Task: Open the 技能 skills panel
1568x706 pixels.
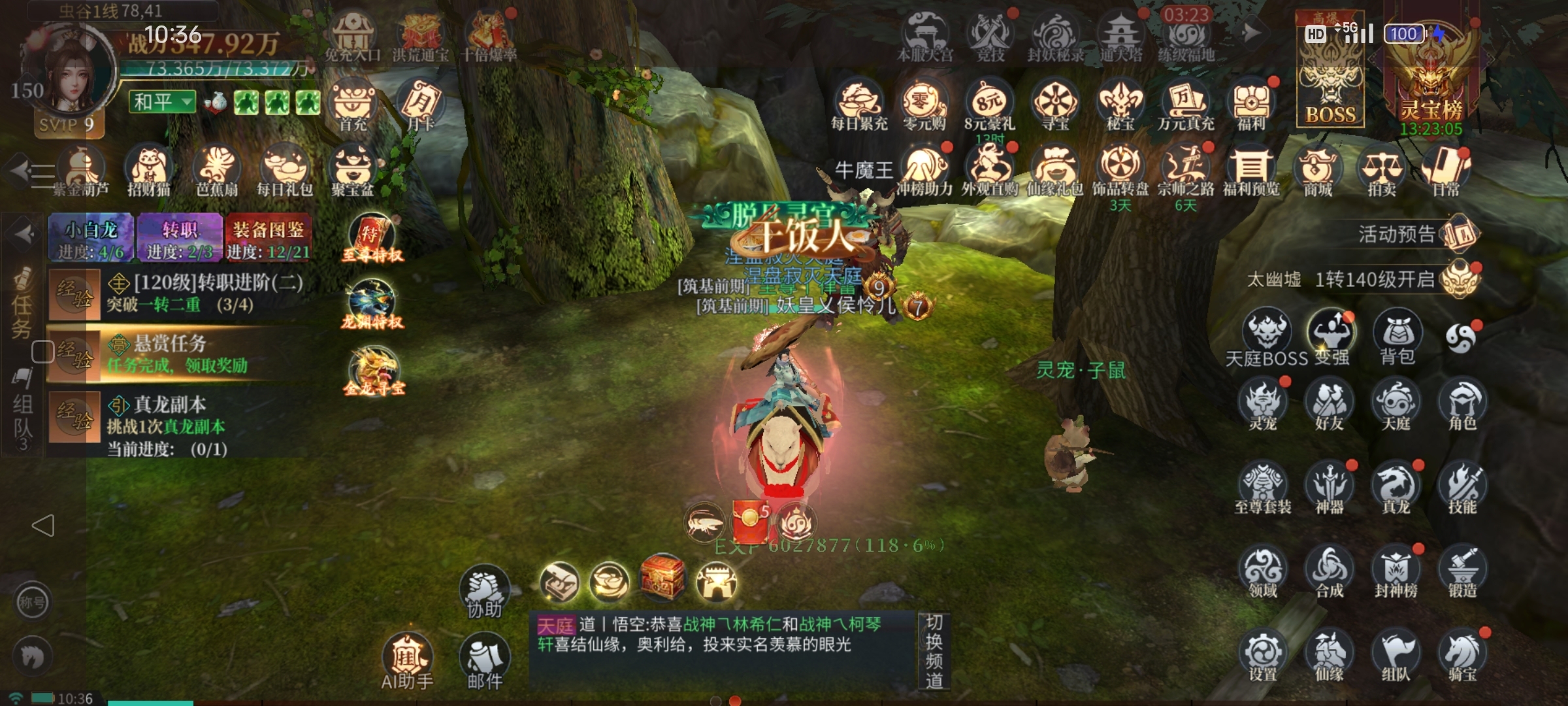Action: [x=1462, y=487]
